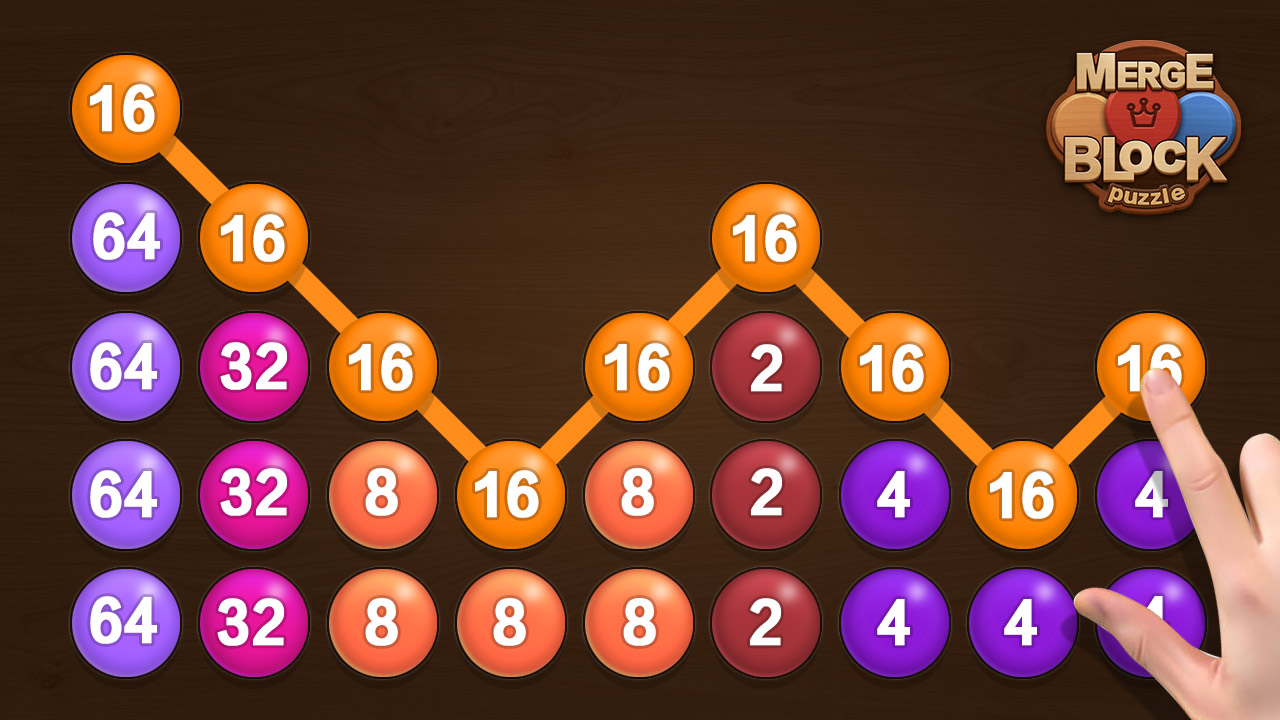
Task: Tap the purple 64 ball in second row
Action: point(125,240)
